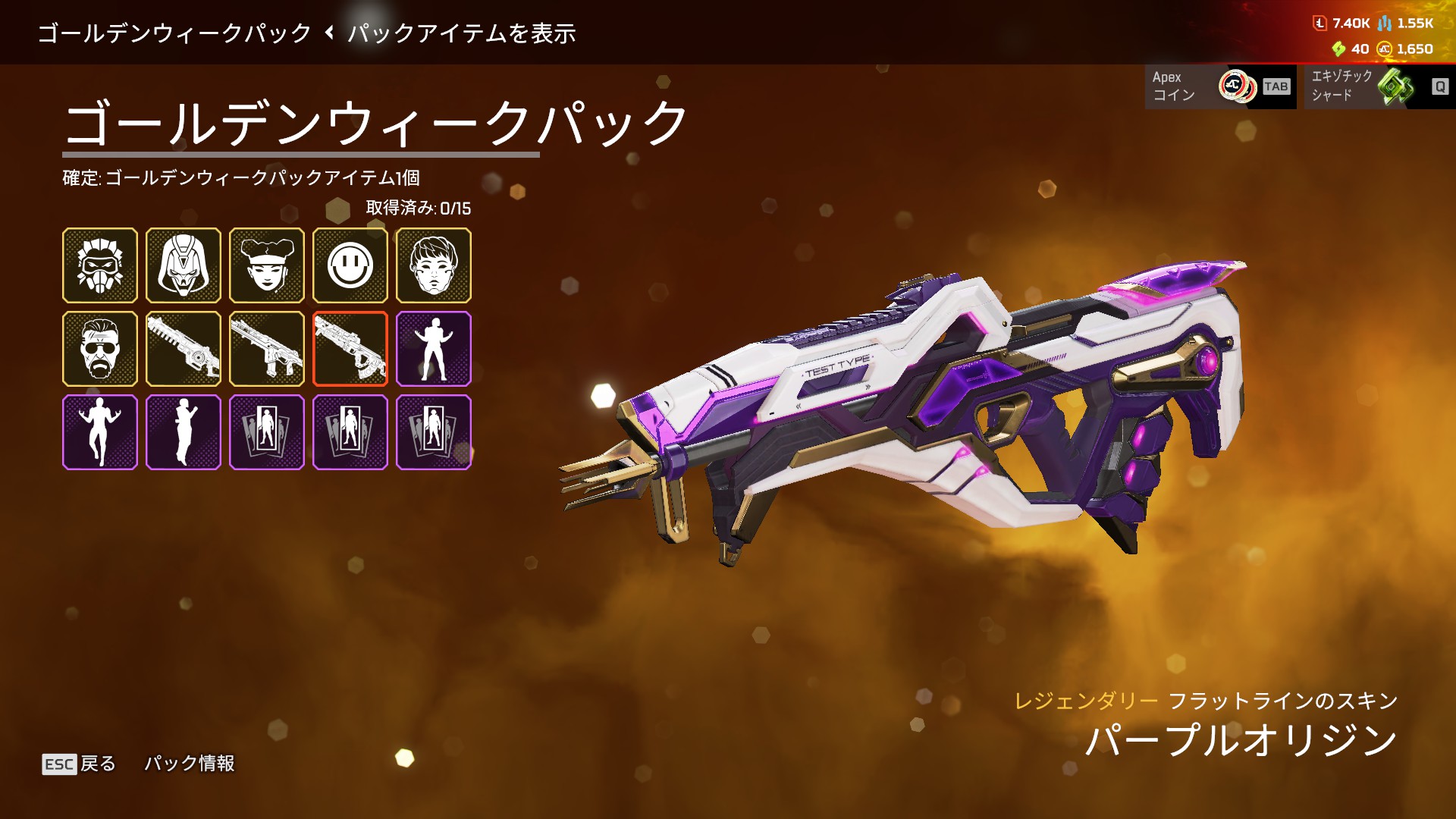1456x819 pixels.
Task: Pick the Pathfinder smiley face tile
Action: pyautogui.click(x=350, y=265)
